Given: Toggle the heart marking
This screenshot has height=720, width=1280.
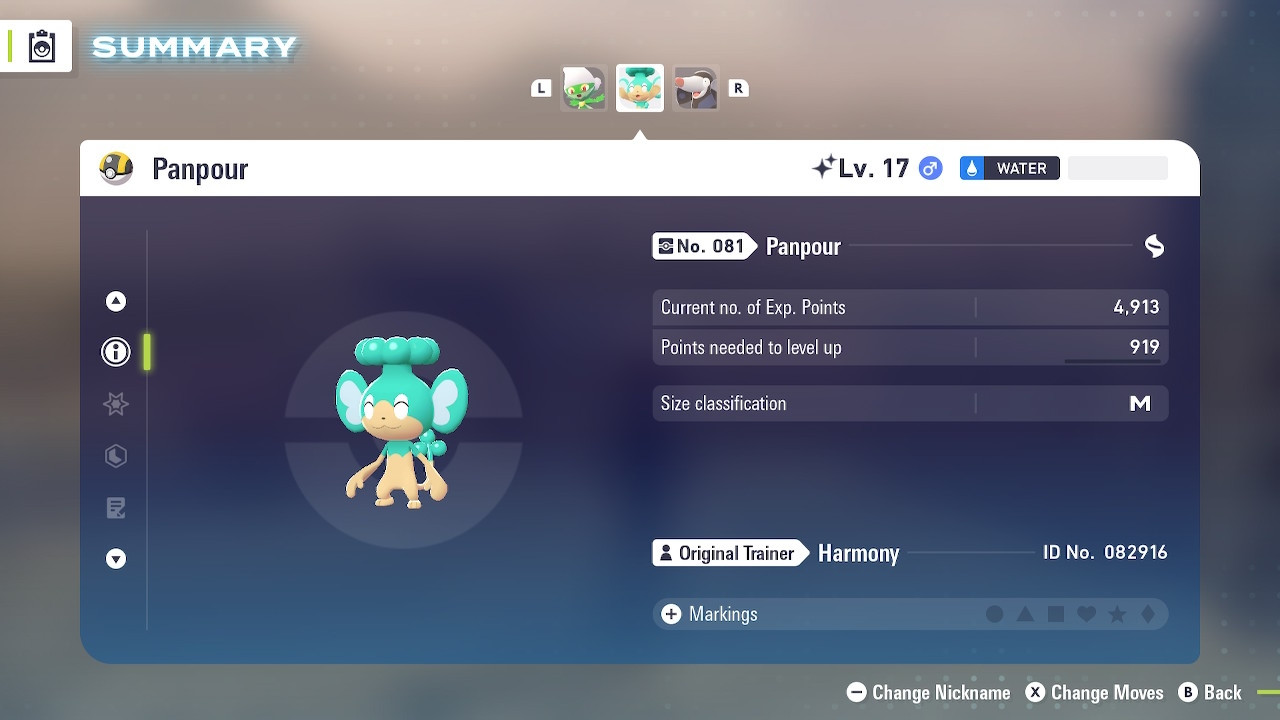Looking at the screenshot, I should click(1087, 614).
